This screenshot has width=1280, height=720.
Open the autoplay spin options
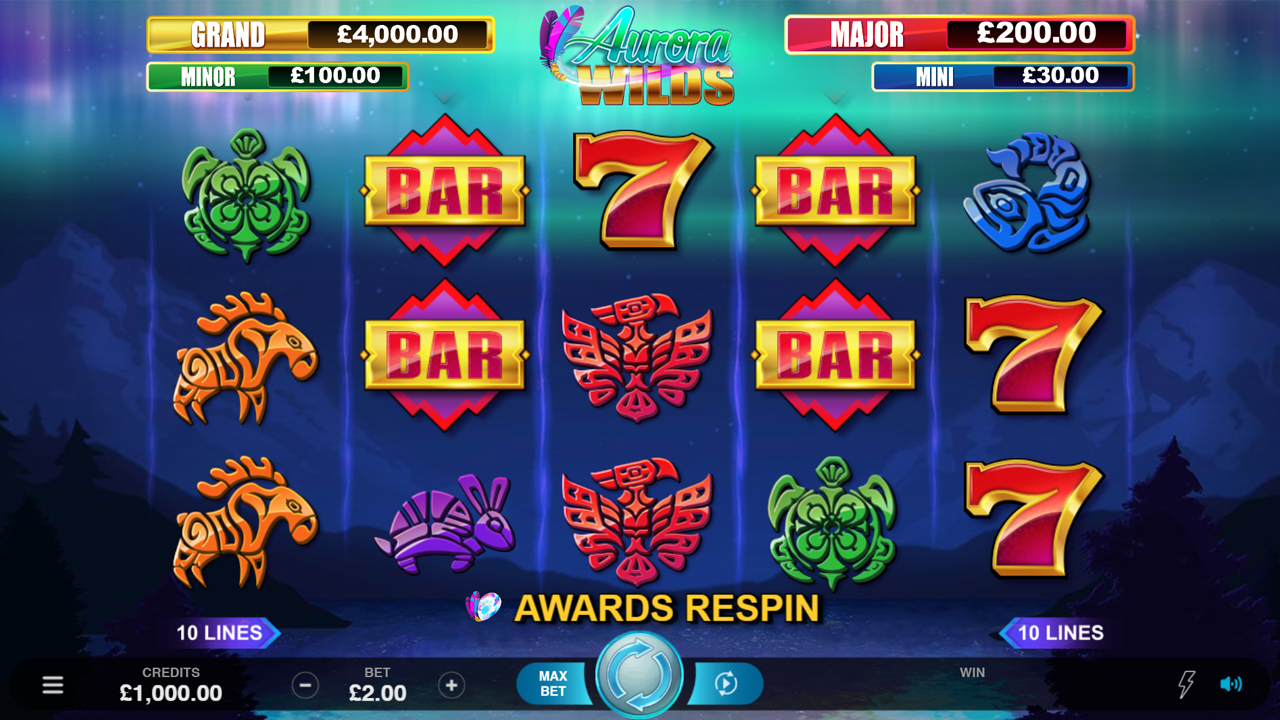[x=727, y=684]
